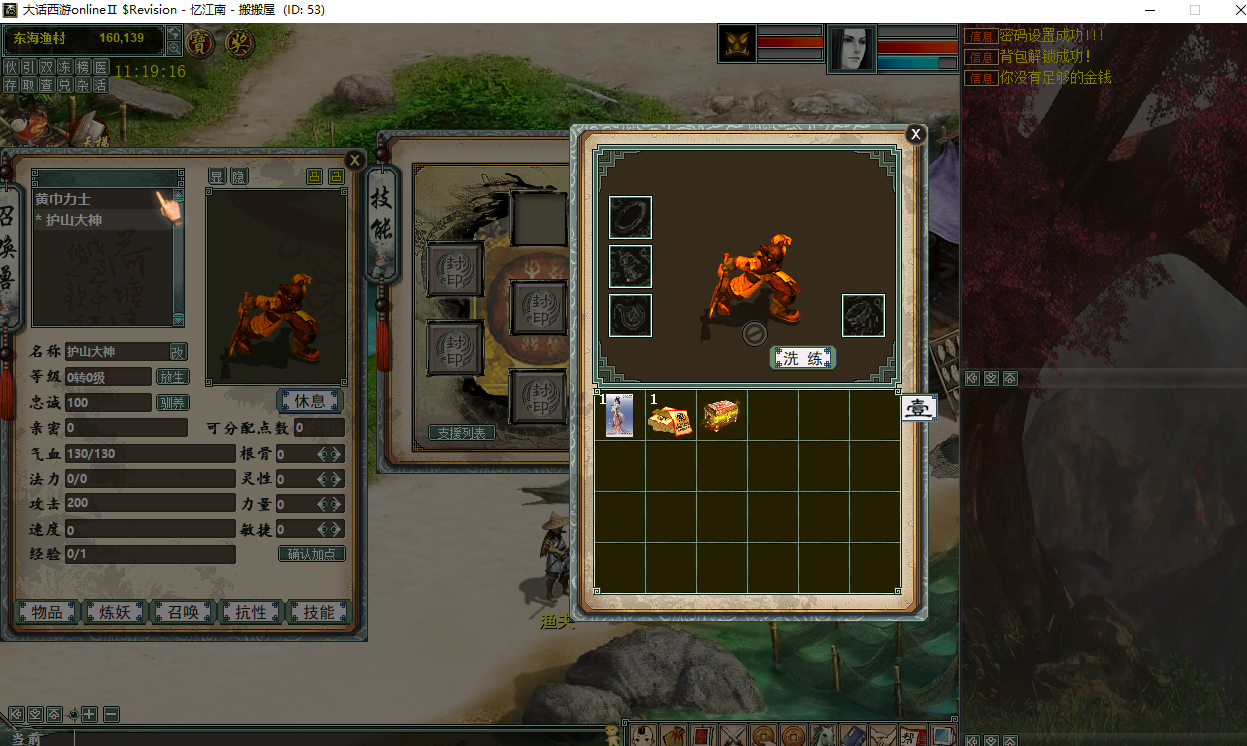Set the pet to rest (休息)

point(309,401)
